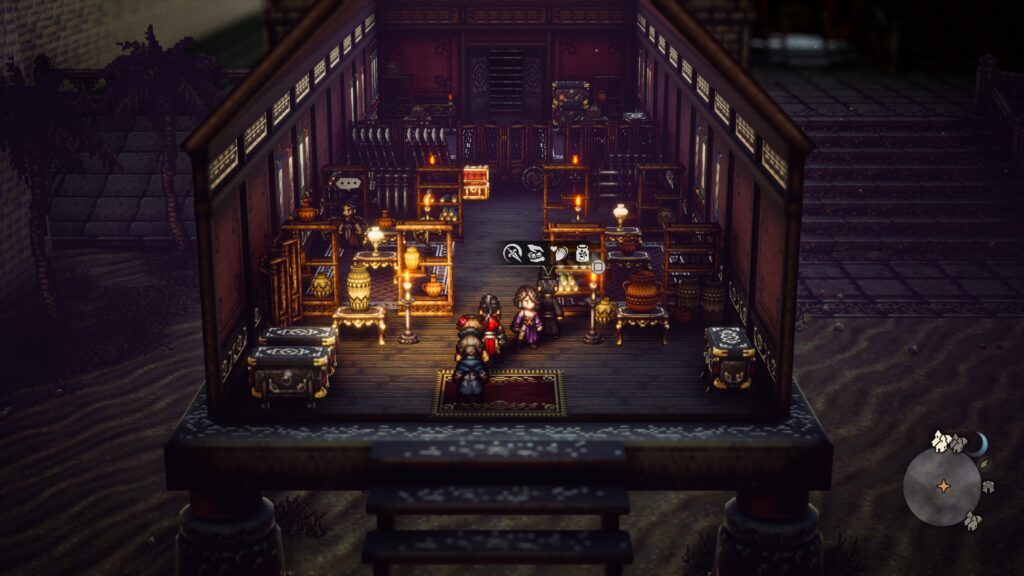Activate the Befriend heart-and-hand path action icon
Viewport: 1024px width, 576px height.
click(x=559, y=254)
